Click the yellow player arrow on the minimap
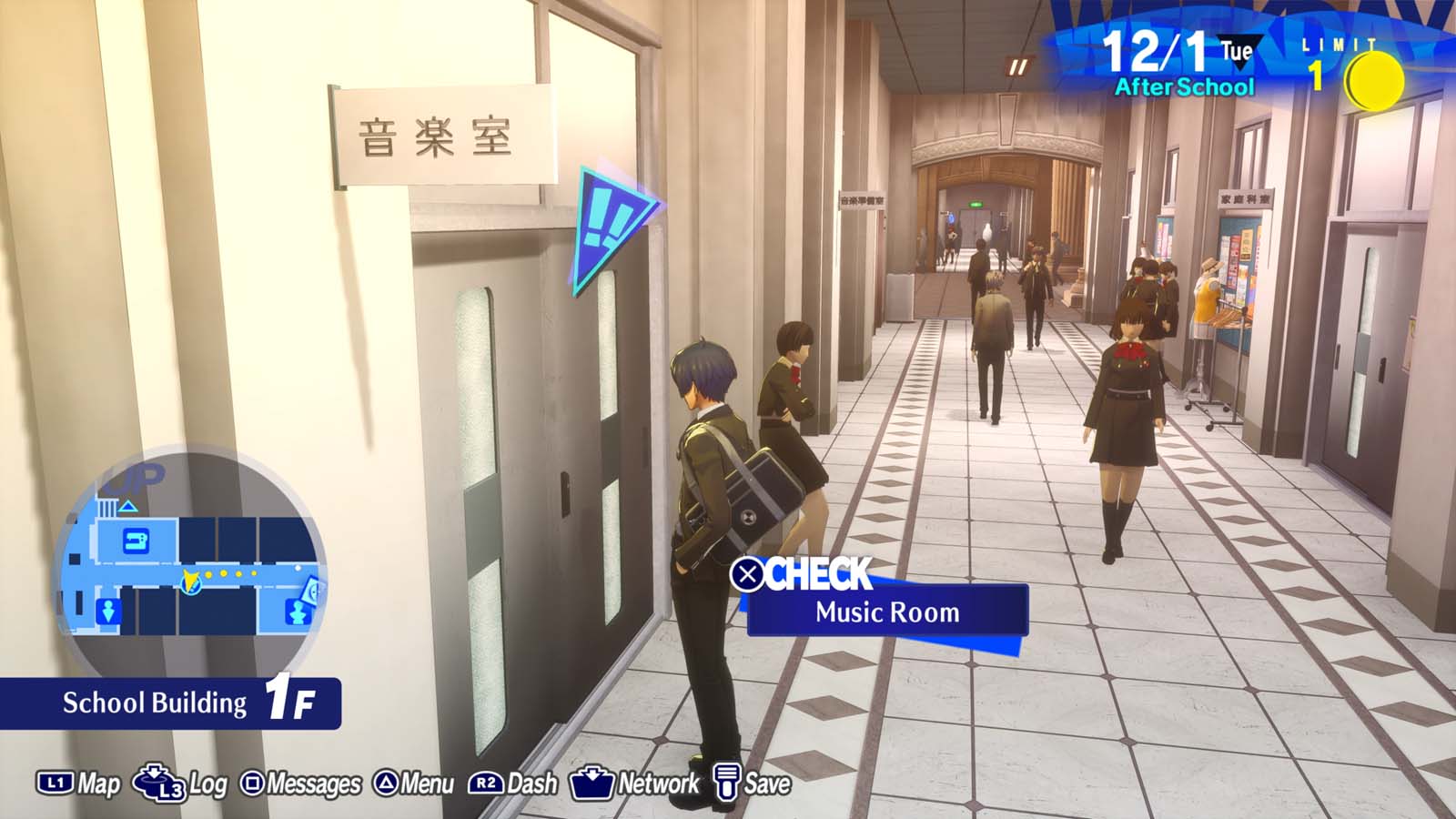Viewport: 1456px width, 819px height. coord(190,581)
